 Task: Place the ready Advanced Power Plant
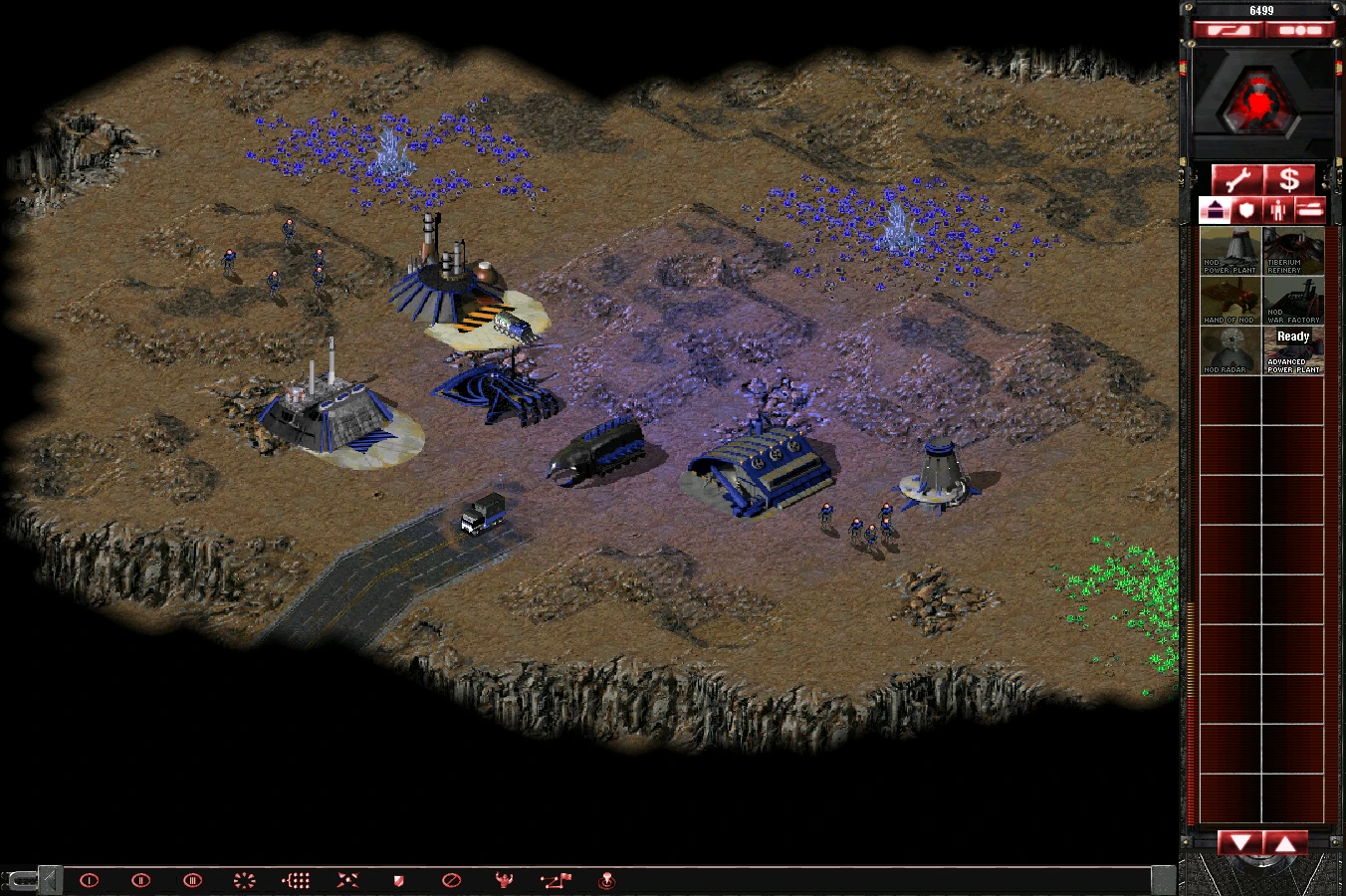tap(1293, 350)
